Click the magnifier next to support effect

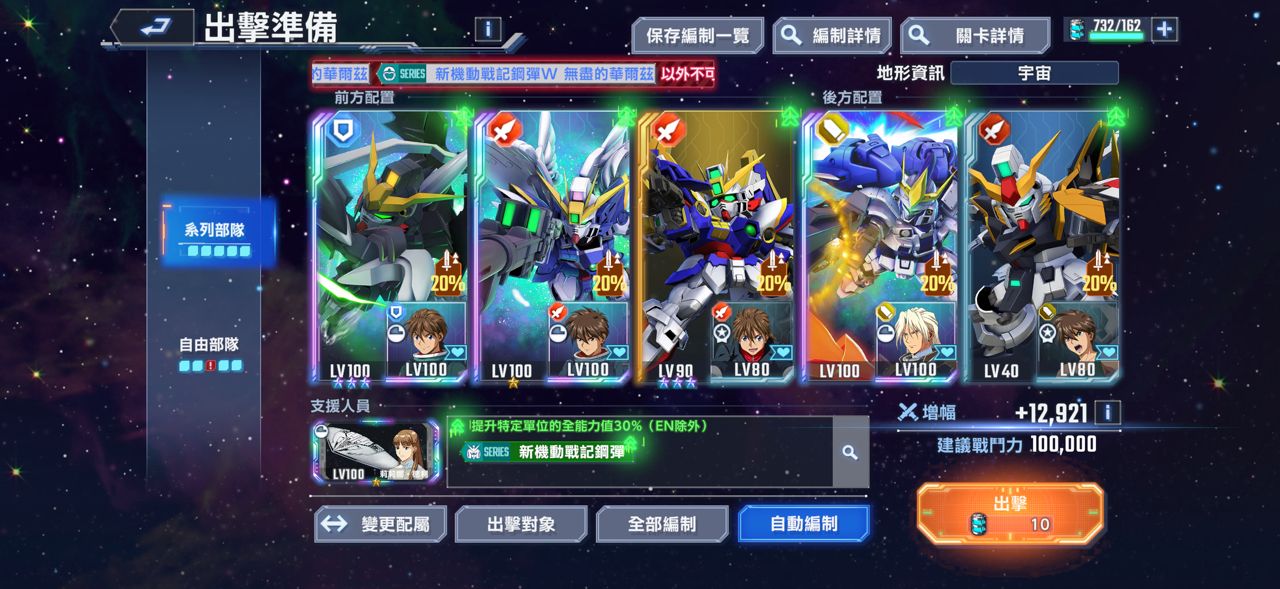[x=850, y=452]
